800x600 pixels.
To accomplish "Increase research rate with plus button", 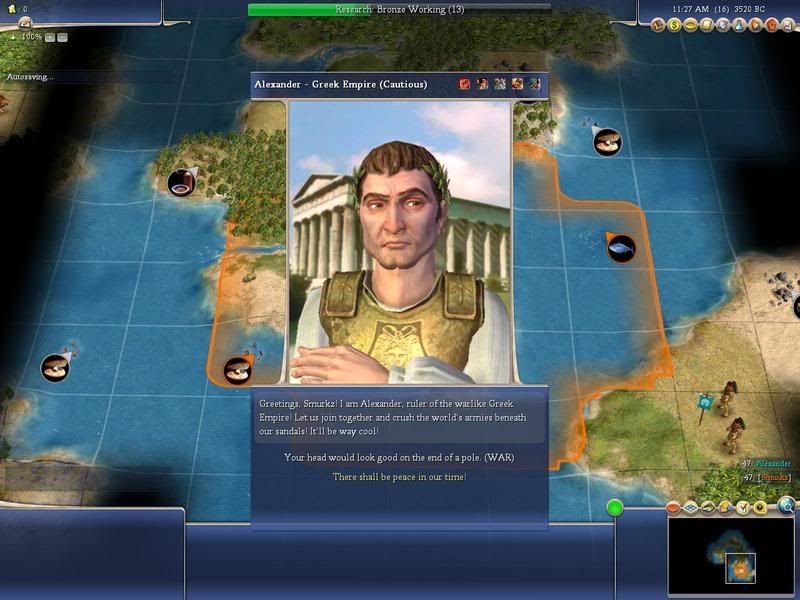I will point(49,37).
